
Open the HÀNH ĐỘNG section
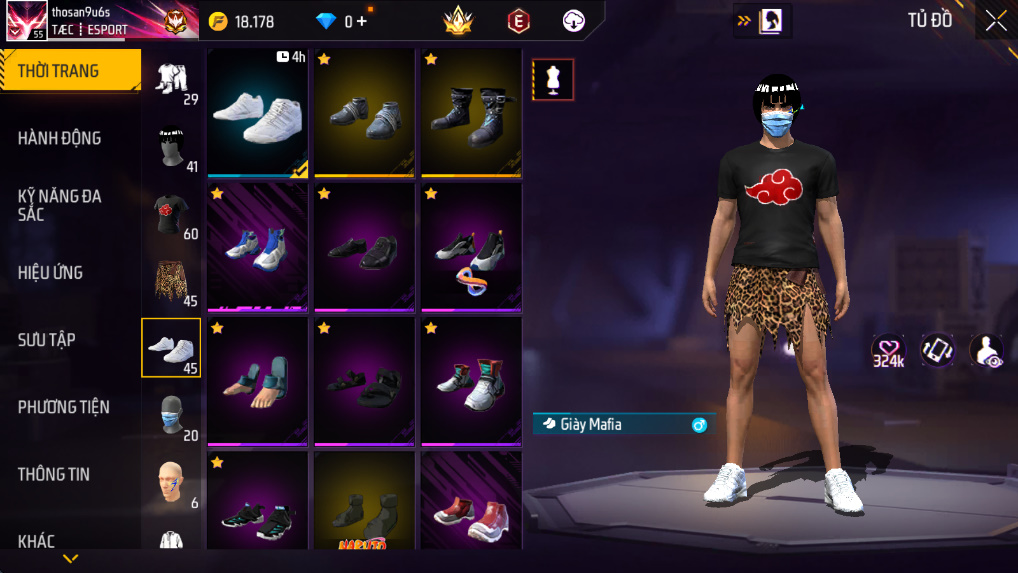point(60,138)
